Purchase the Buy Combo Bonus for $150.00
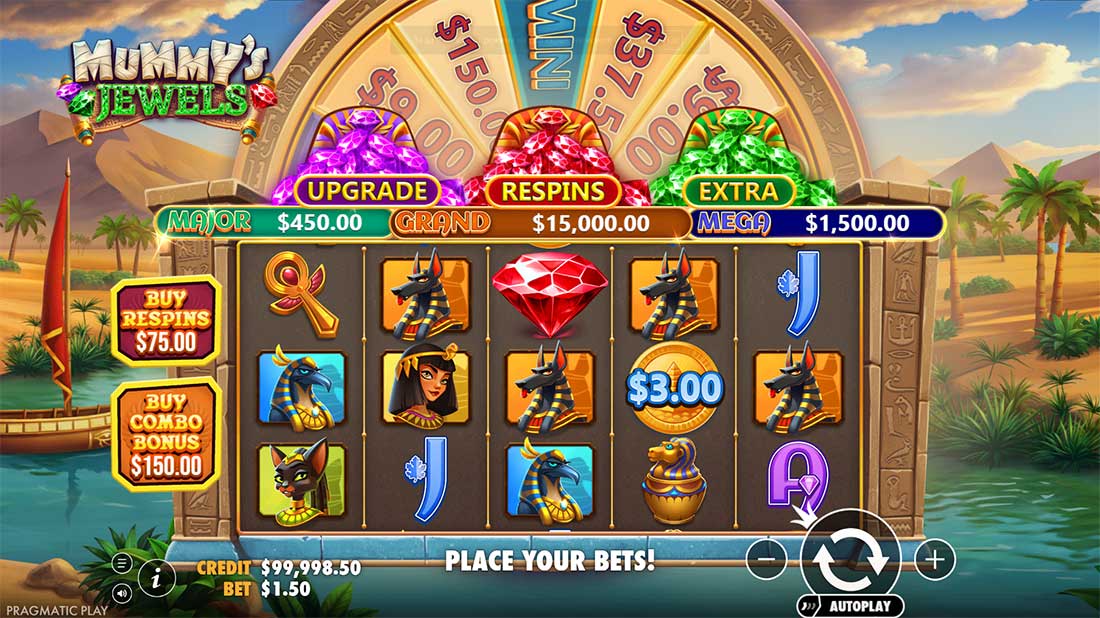 pos(166,432)
